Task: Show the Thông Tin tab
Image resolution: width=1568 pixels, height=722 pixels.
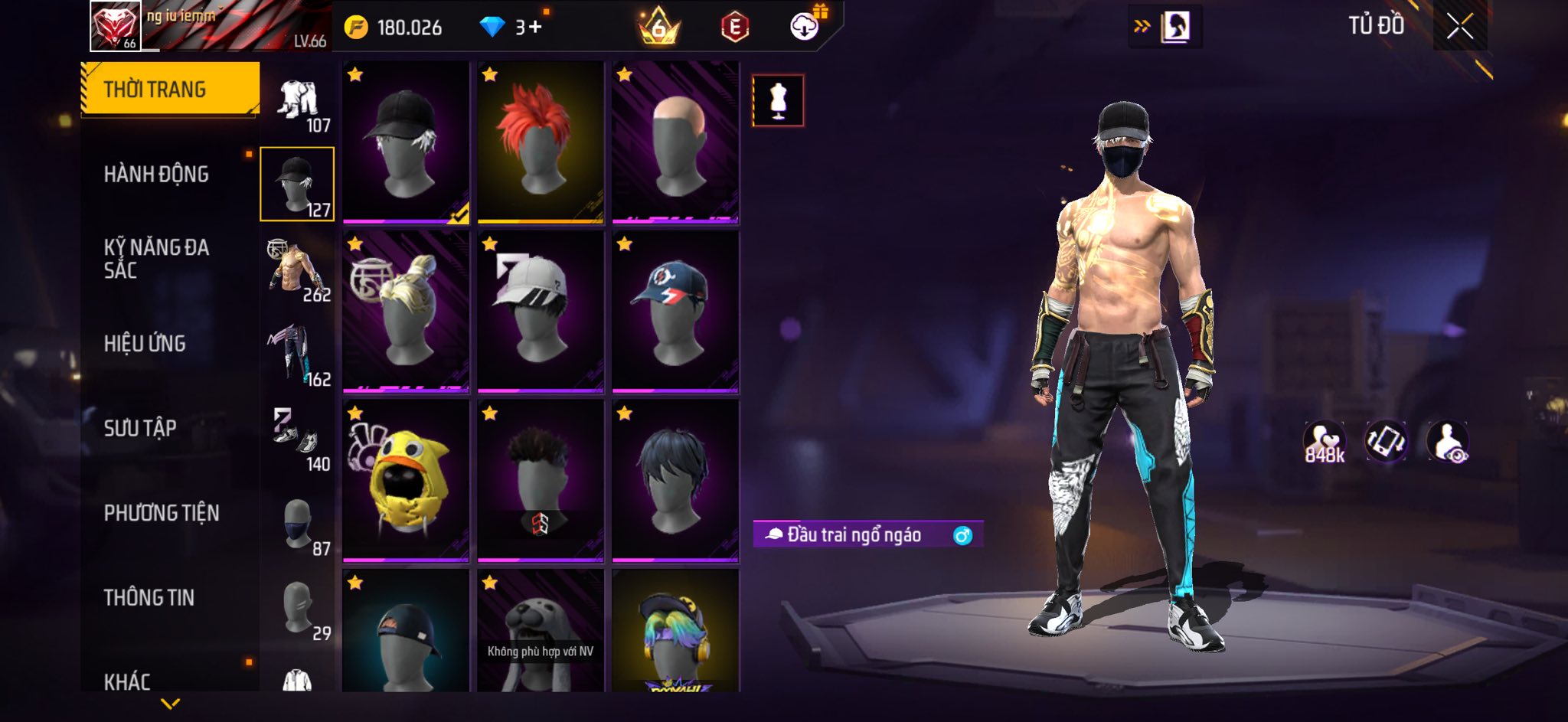Action: click(x=149, y=597)
